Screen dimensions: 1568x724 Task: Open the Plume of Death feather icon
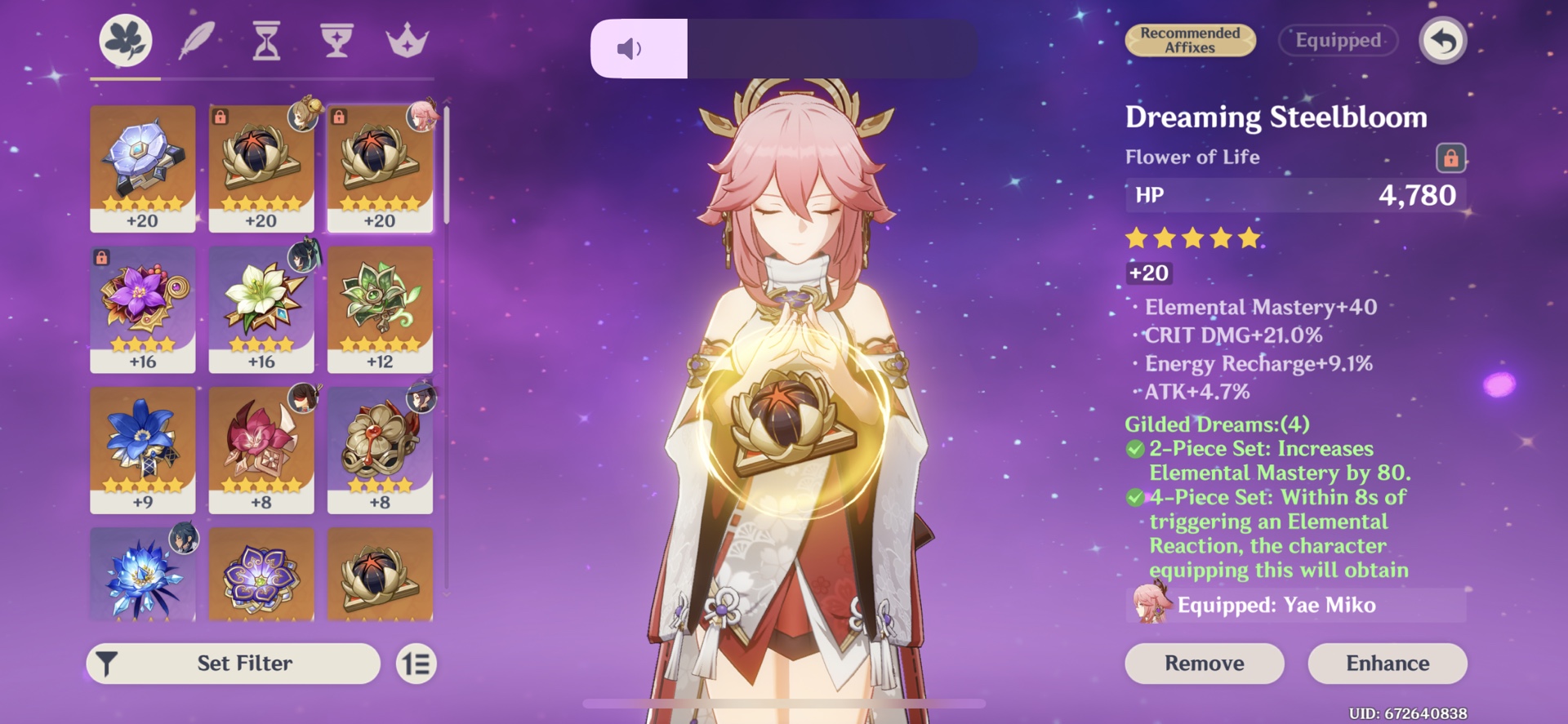click(196, 41)
